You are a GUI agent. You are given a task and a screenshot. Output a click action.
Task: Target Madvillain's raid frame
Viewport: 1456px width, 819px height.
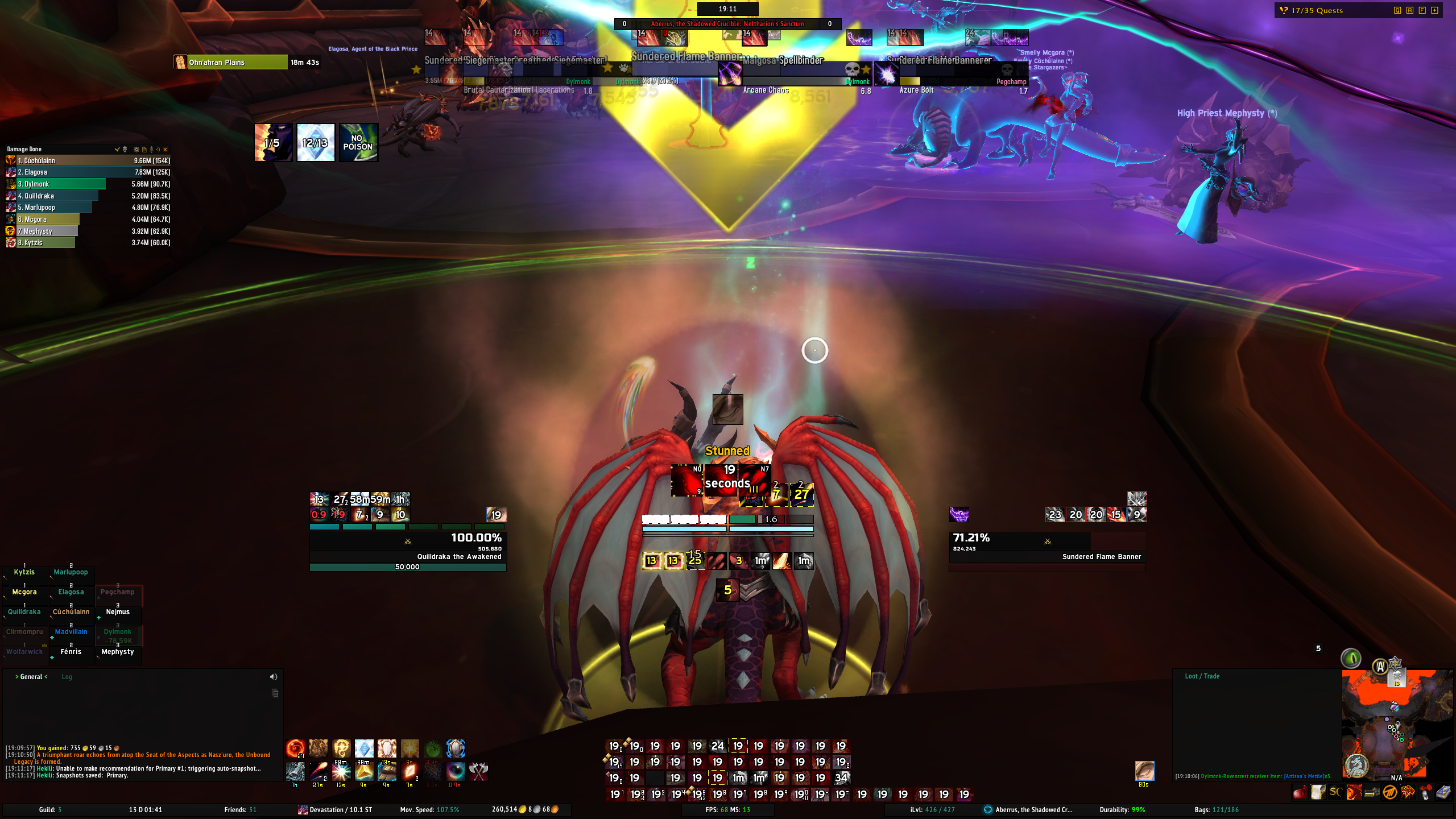71,632
